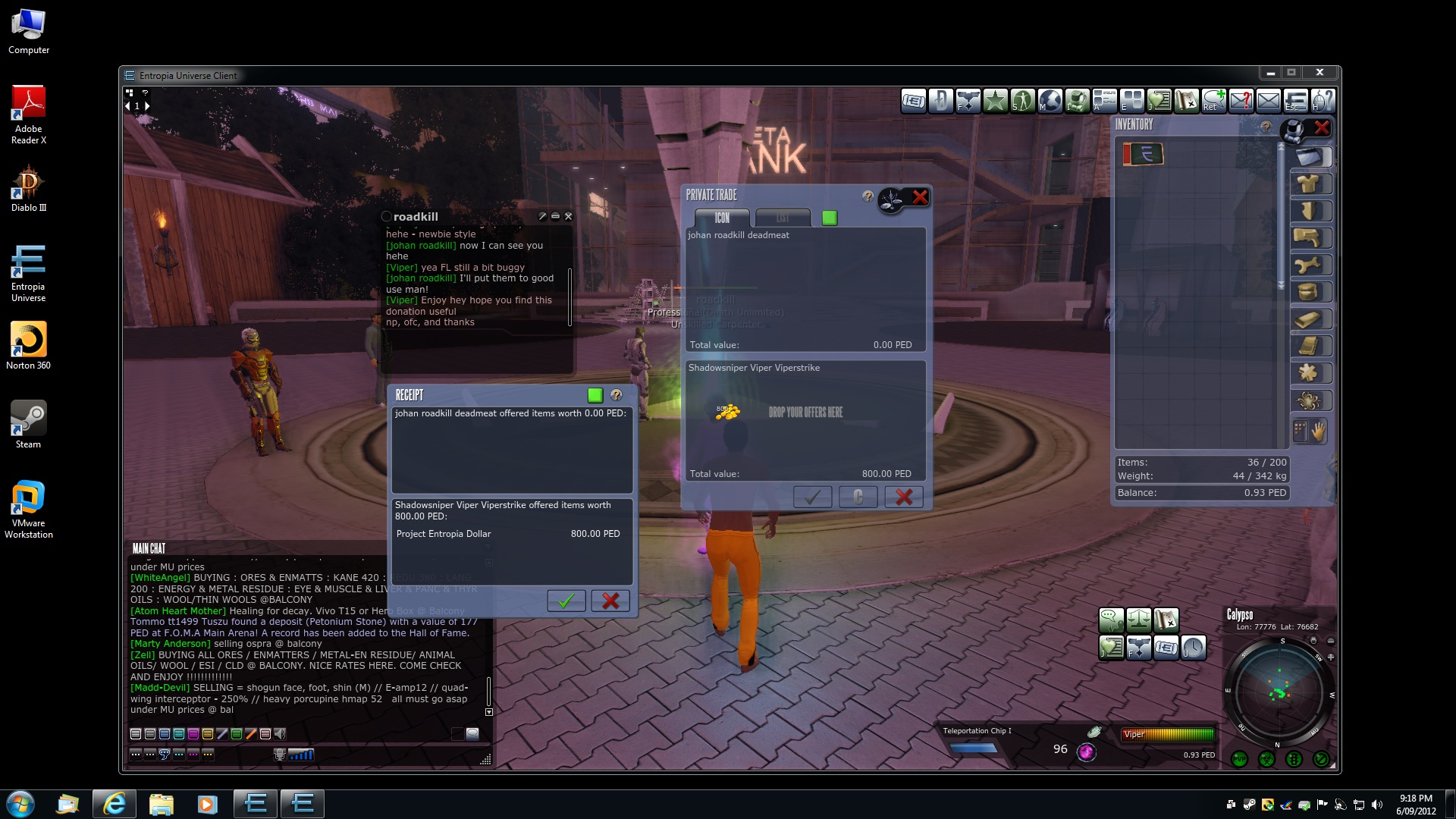Cancel the trade using the bottom red X
Screen dimensions: 1456x819
coord(904,497)
